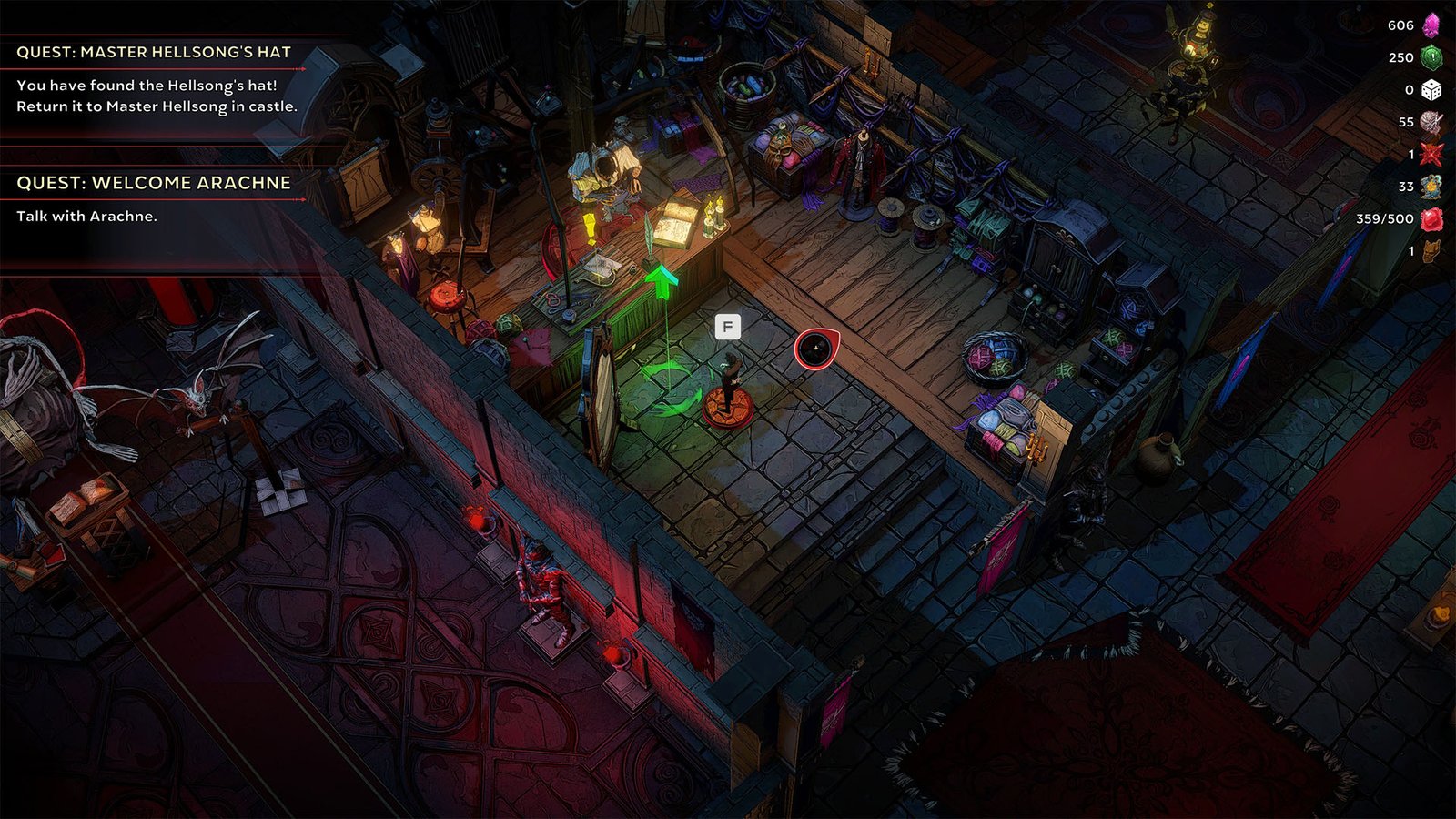Select the blue lantern-figure resource icon showing 33

[x=1429, y=186]
